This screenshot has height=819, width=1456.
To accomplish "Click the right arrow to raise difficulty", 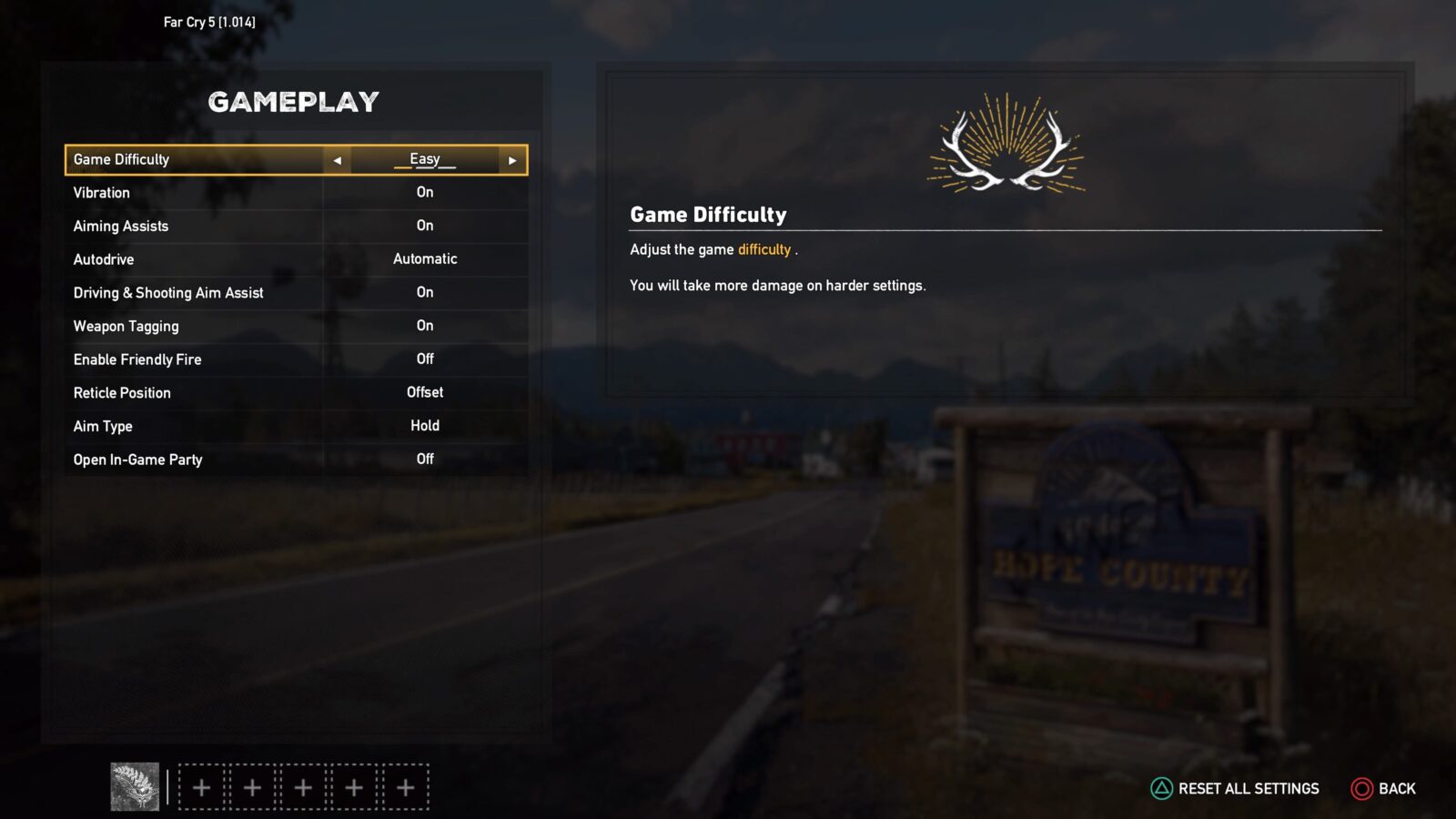I will (x=512, y=159).
